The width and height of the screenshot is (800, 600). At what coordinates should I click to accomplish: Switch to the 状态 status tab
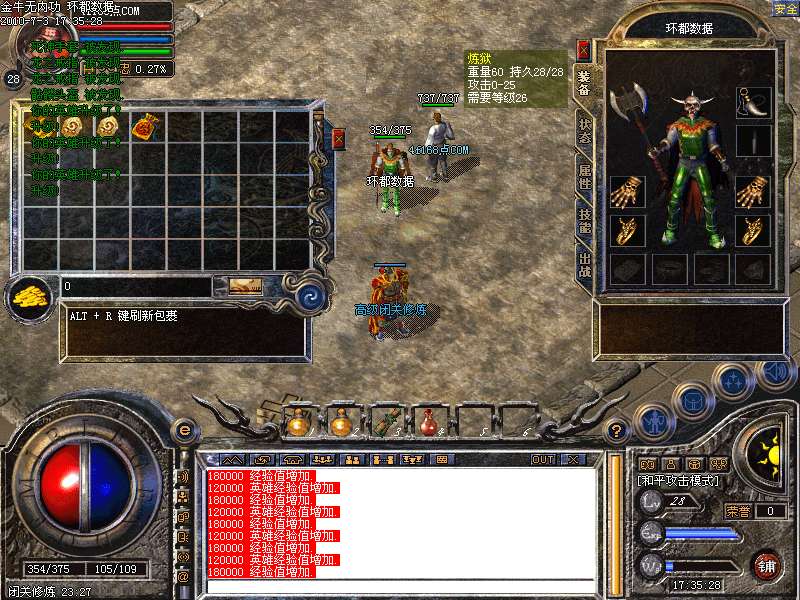(584, 133)
